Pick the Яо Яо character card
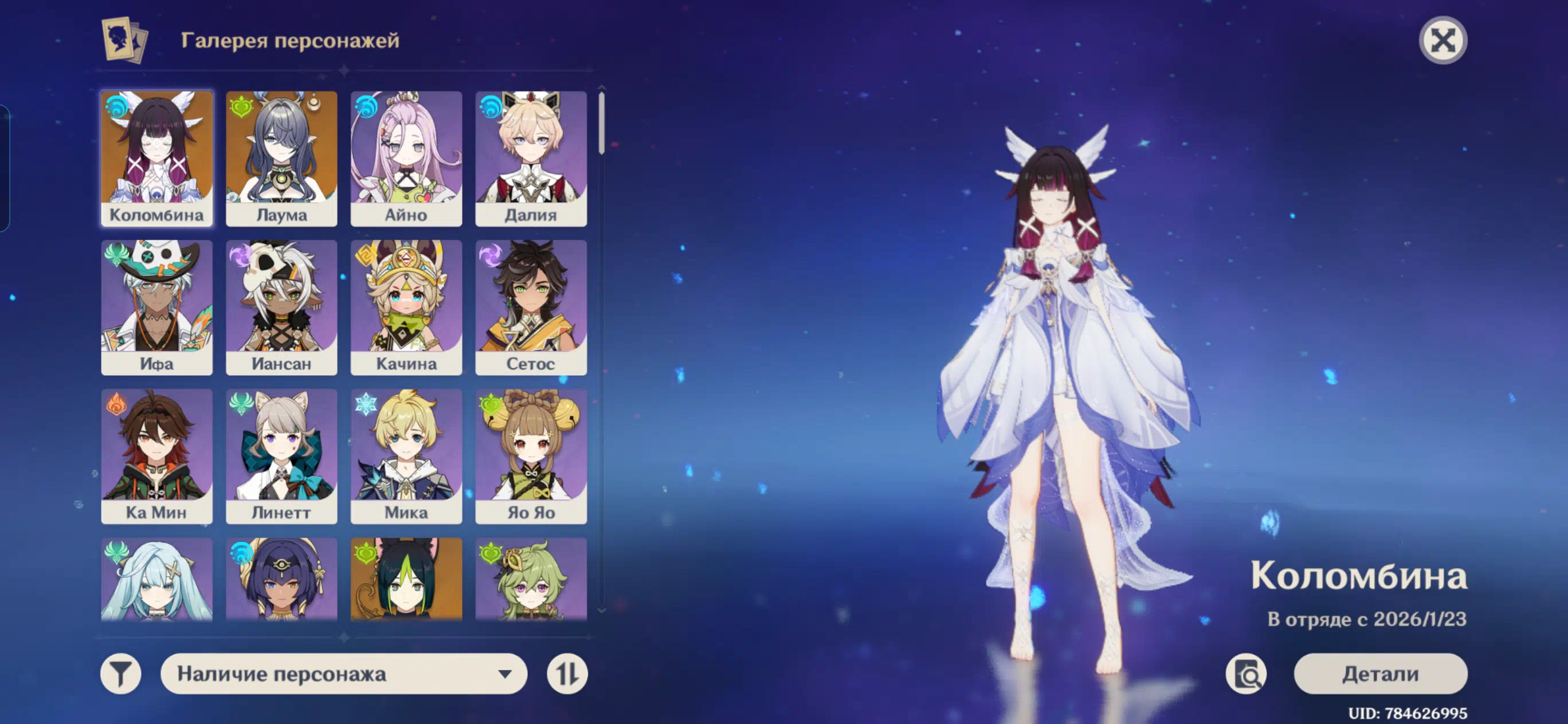The width and height of the screenshot is (1568, 724). coord(531,456)
